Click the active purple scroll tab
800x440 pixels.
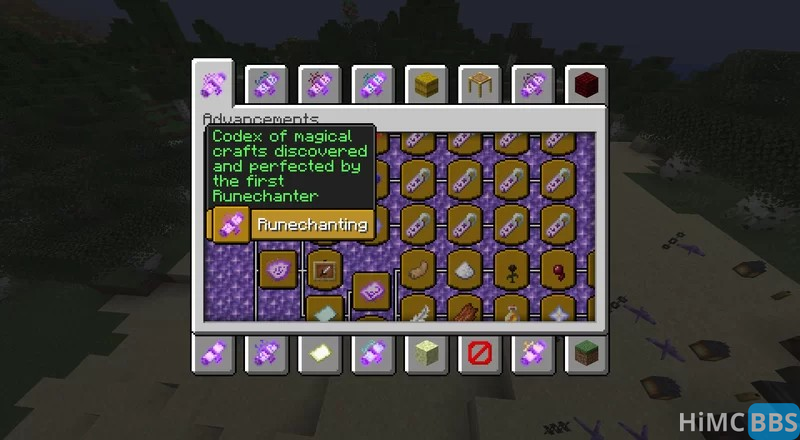(214, 84)
